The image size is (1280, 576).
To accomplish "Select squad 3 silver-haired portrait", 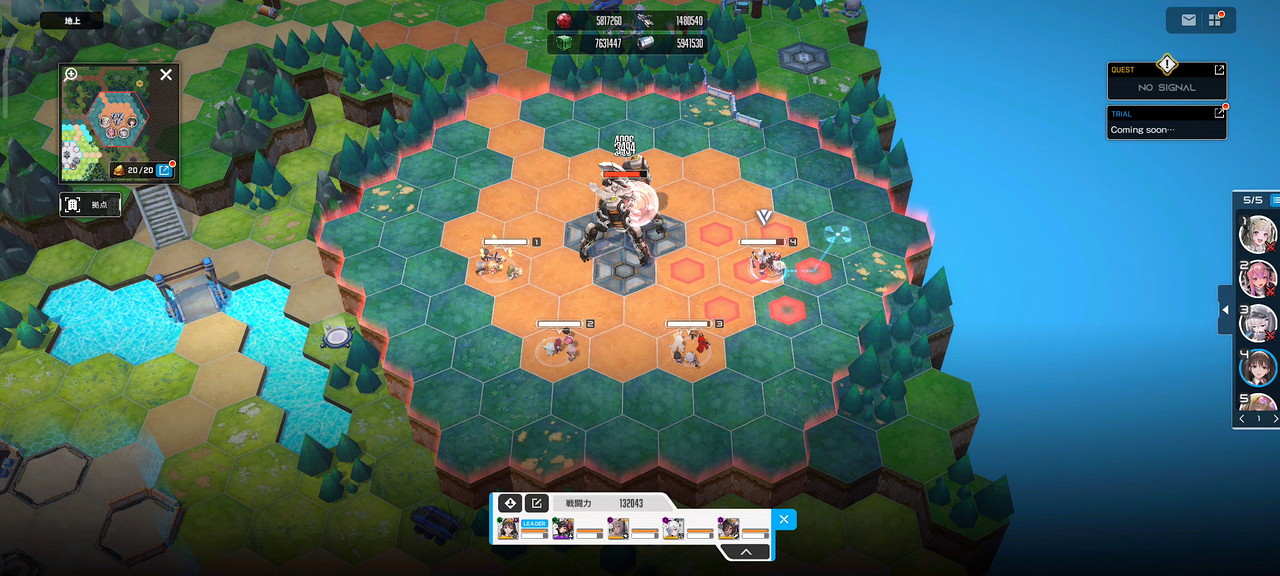I will pyautogui.click(x=1257, y=323).
